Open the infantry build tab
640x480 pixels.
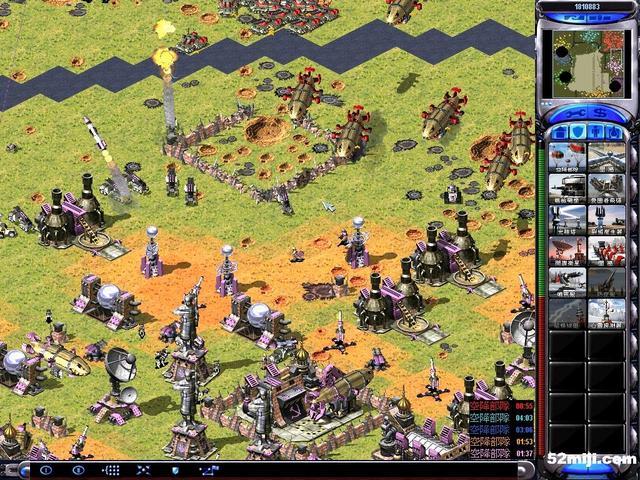(596, 132)
